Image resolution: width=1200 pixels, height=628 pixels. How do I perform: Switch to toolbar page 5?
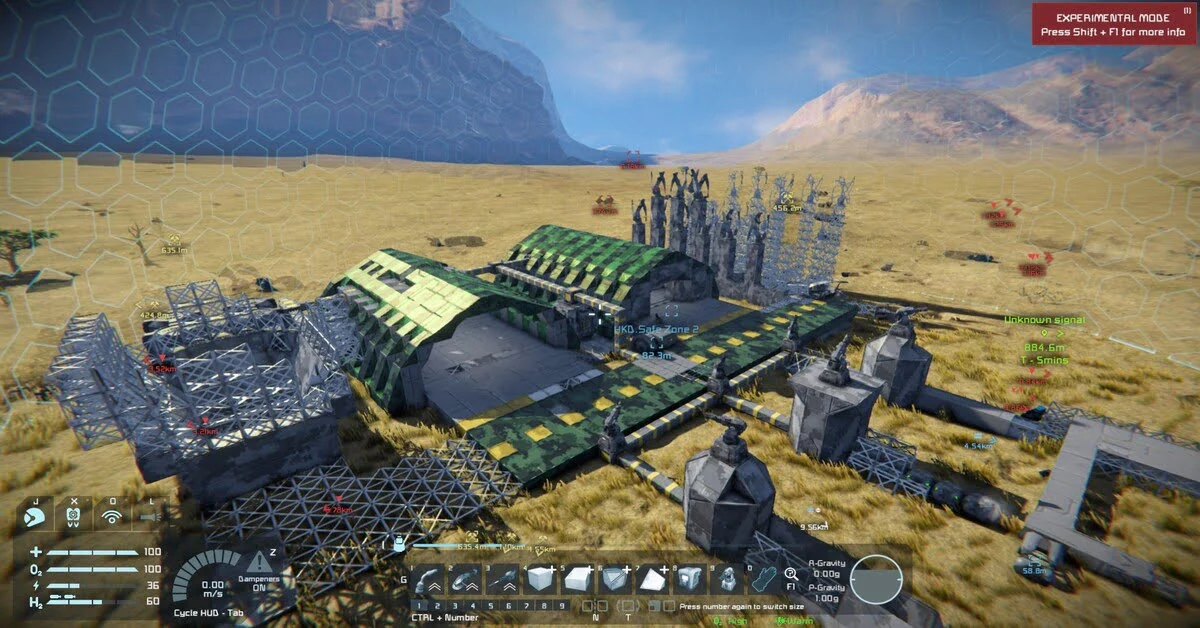click(x=491, y=606)
